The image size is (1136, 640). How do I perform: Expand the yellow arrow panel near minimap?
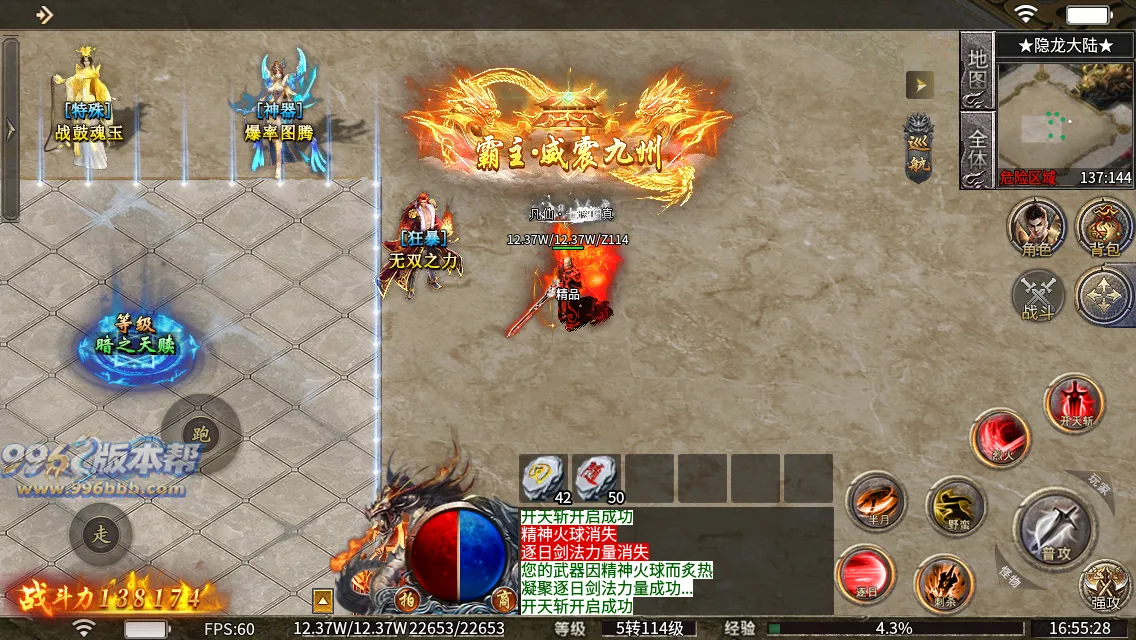click(919, 85)
